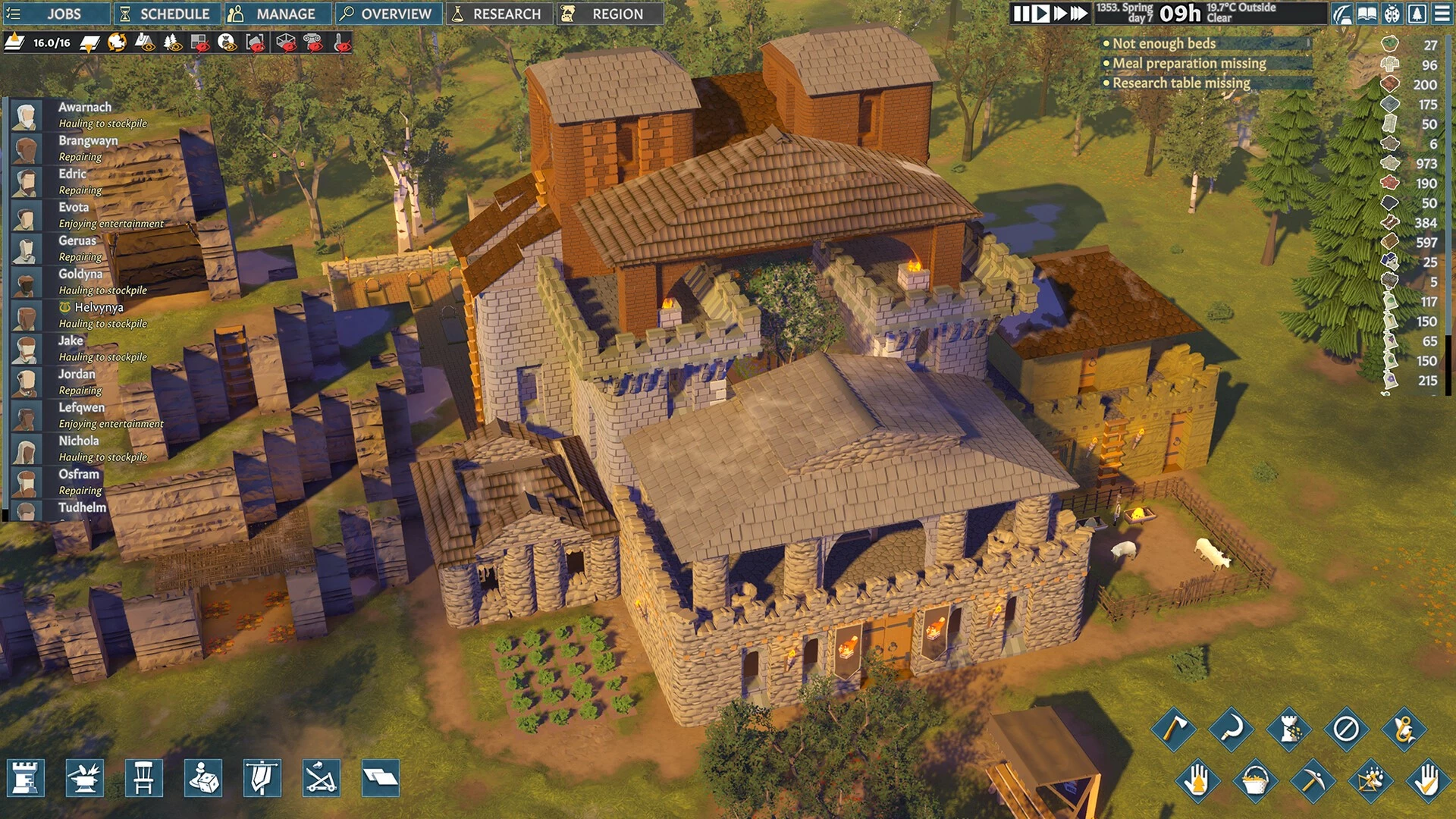Viewport: 1456px width, 819px height.
Task: Open the anvil production build category
Action: point(85,778)
